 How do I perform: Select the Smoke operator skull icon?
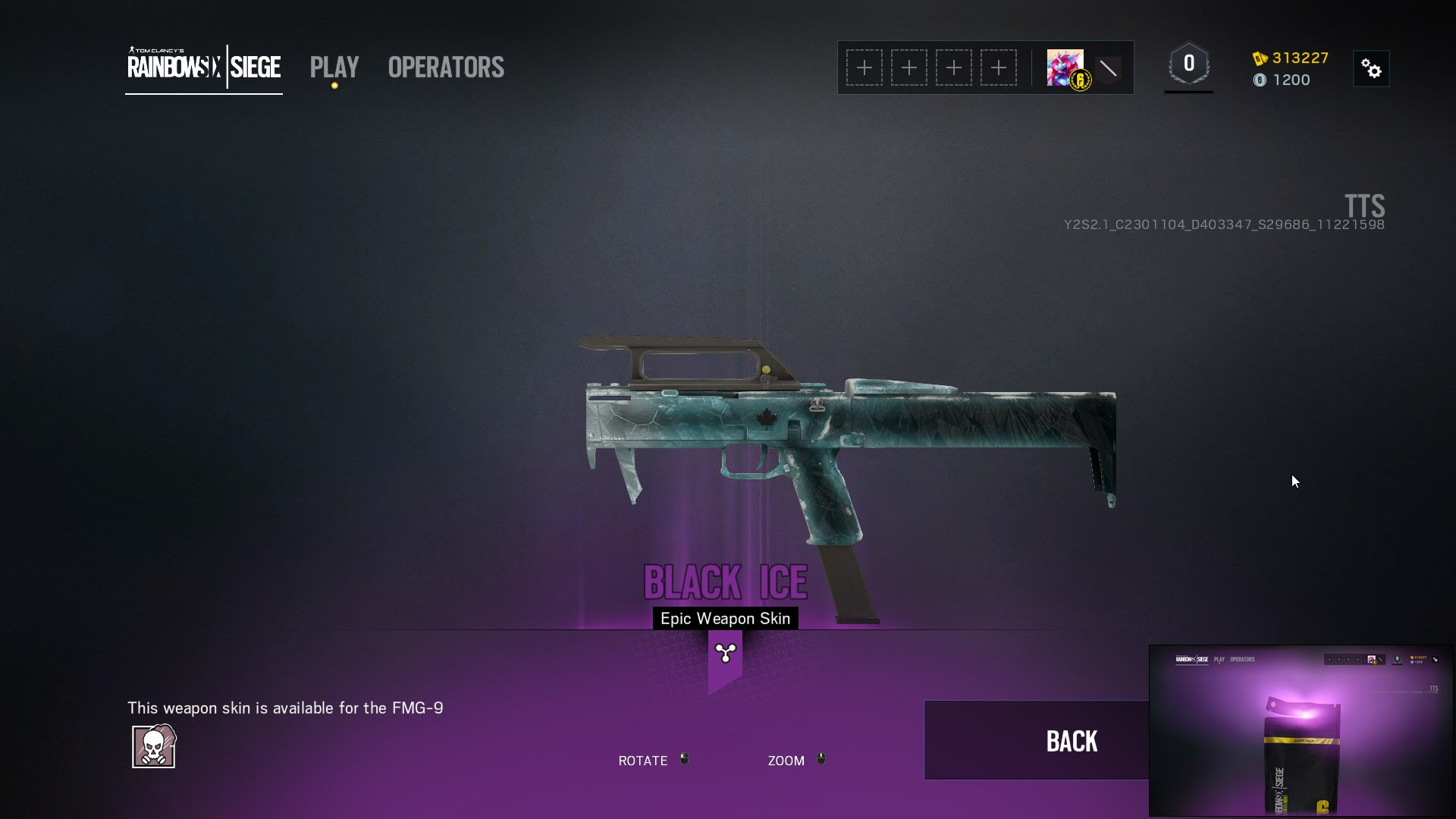coord(154,746)
